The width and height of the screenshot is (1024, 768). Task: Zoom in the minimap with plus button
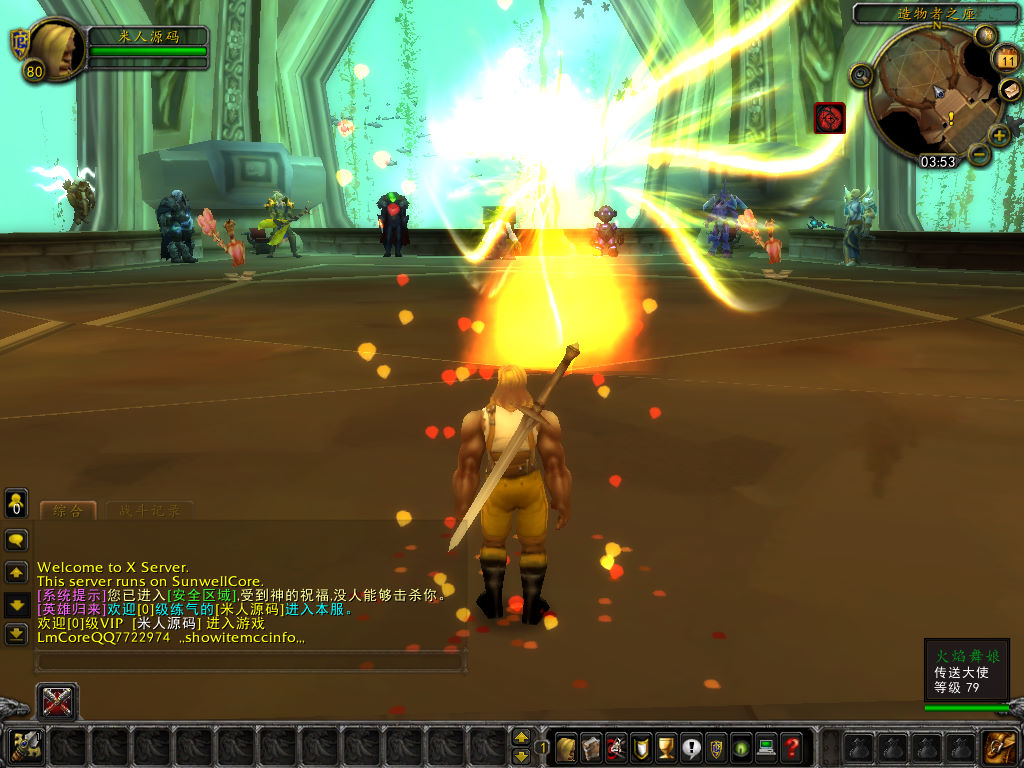999,136
